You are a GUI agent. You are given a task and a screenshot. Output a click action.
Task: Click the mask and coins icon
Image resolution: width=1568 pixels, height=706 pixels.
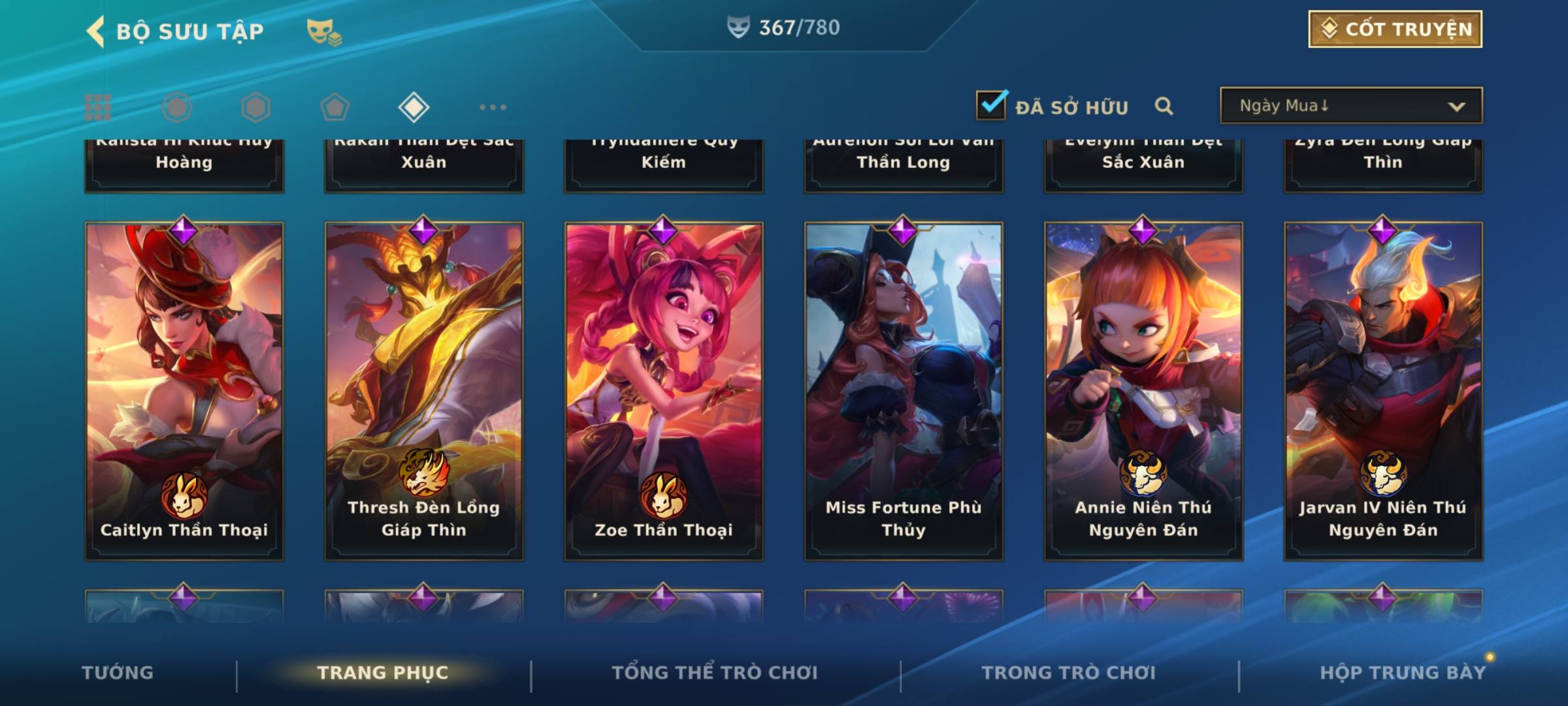(323, 32)
